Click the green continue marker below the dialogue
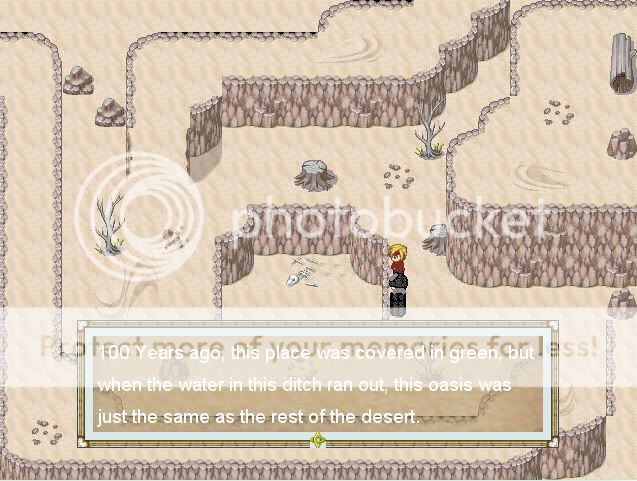Image resolution: width=637 pixels, height=481 pixels. tap(318, 440)
